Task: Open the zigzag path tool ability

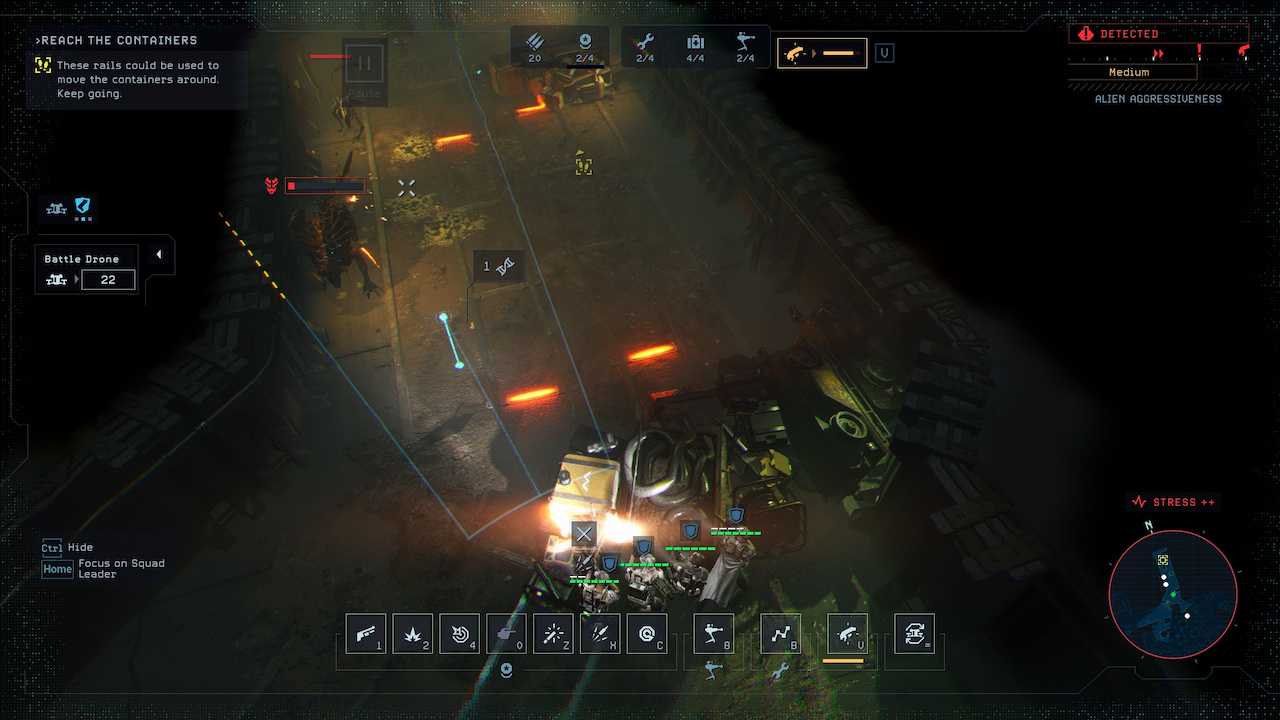Action: point(781,633)
